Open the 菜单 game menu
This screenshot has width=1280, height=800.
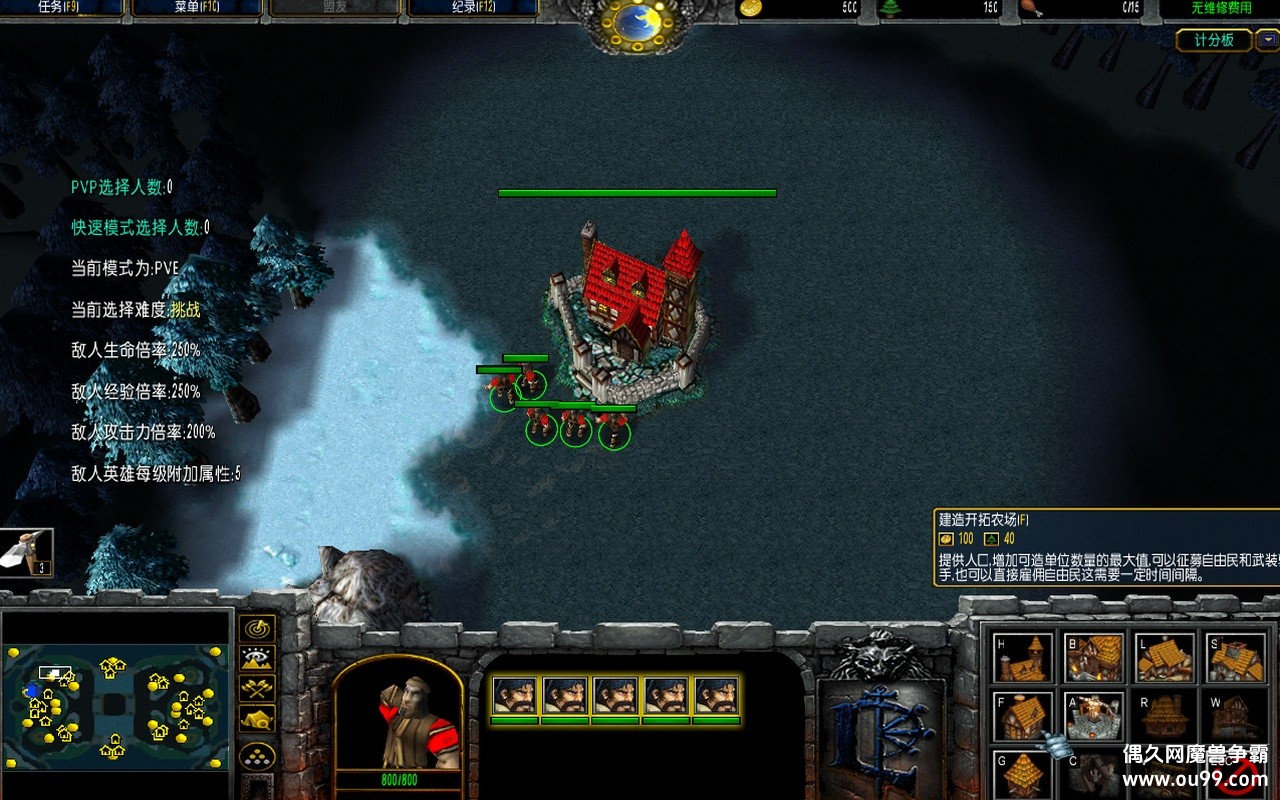point(196,8)
